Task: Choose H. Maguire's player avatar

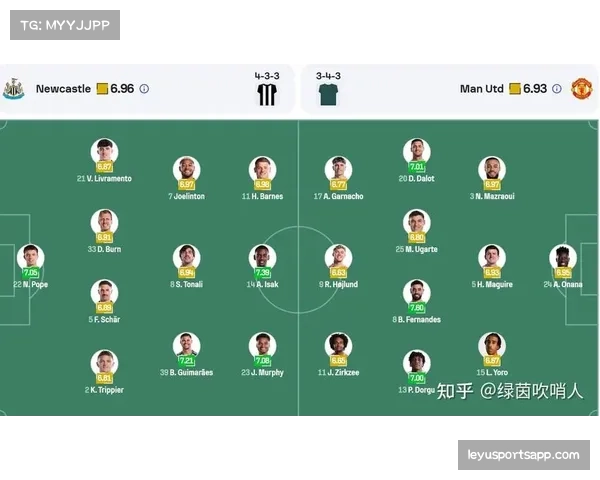Action: click(x=491, y=257)
